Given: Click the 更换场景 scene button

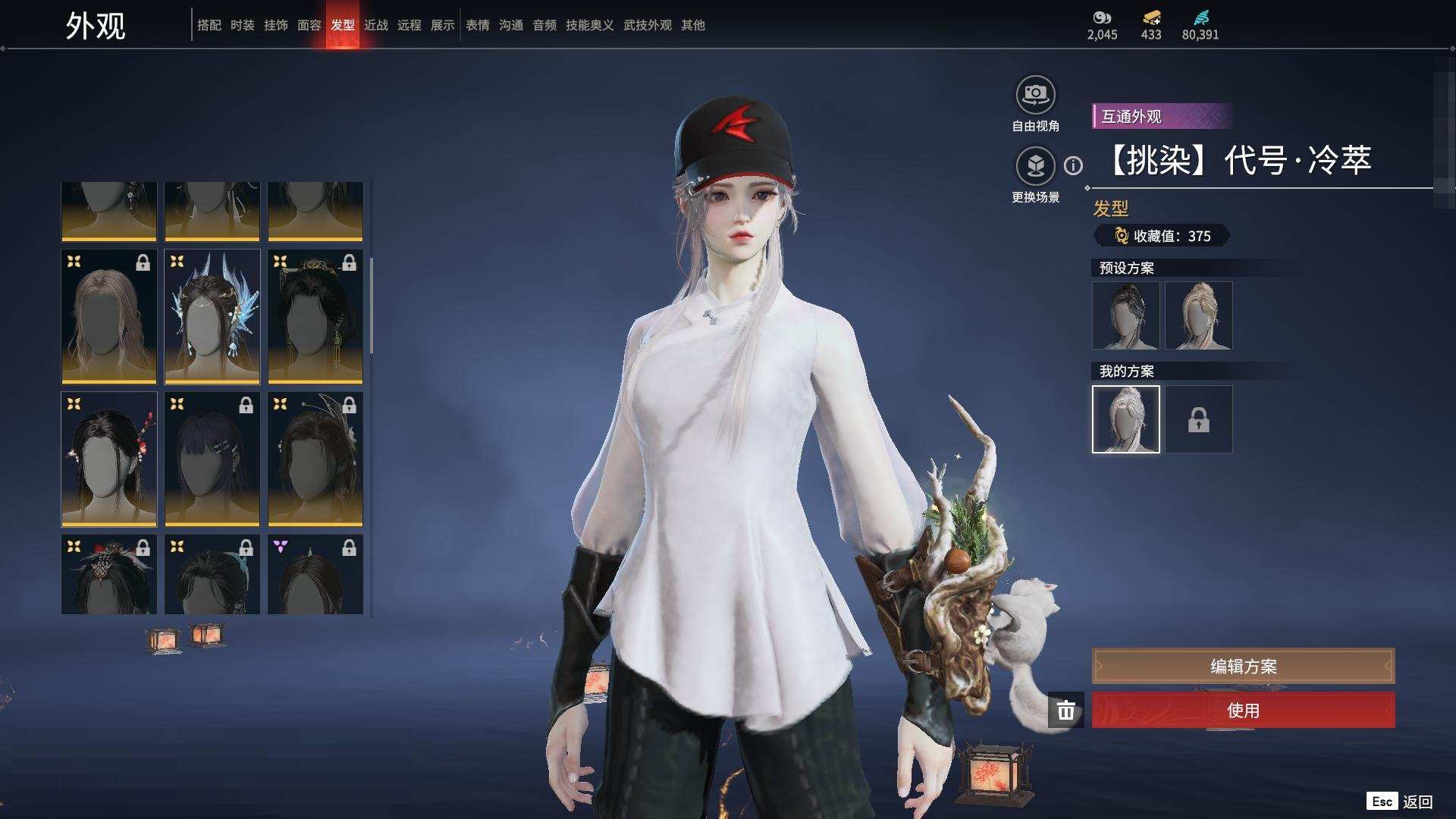Looking at the screenshot, I should click(1035, 166).
